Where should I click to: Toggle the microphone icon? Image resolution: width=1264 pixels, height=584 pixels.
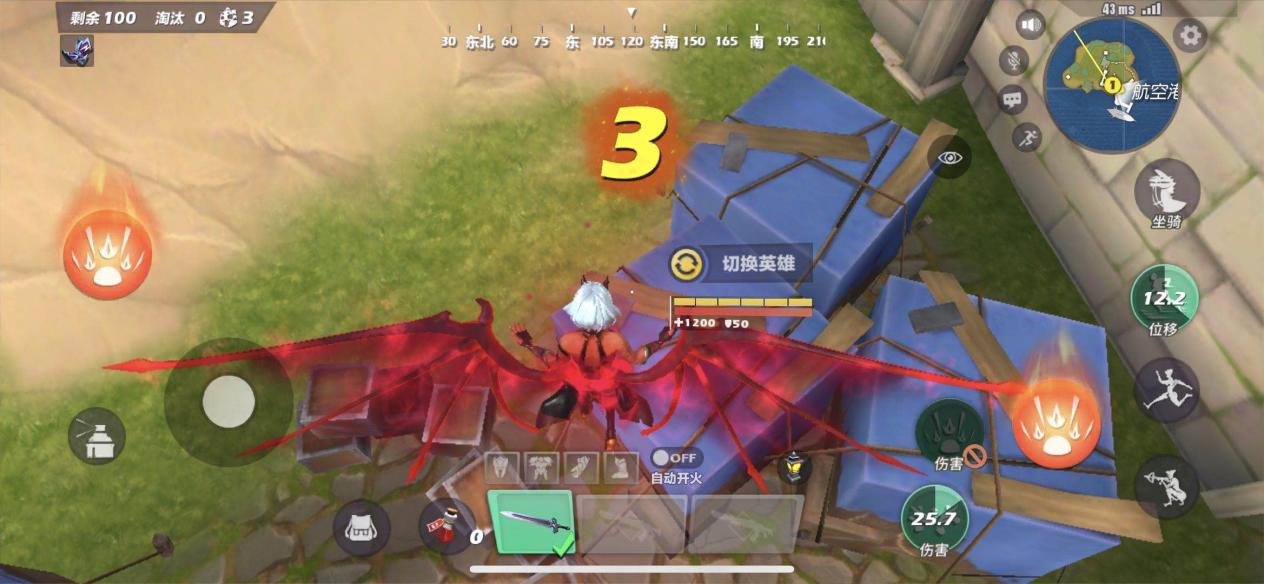click(1013, 61)
